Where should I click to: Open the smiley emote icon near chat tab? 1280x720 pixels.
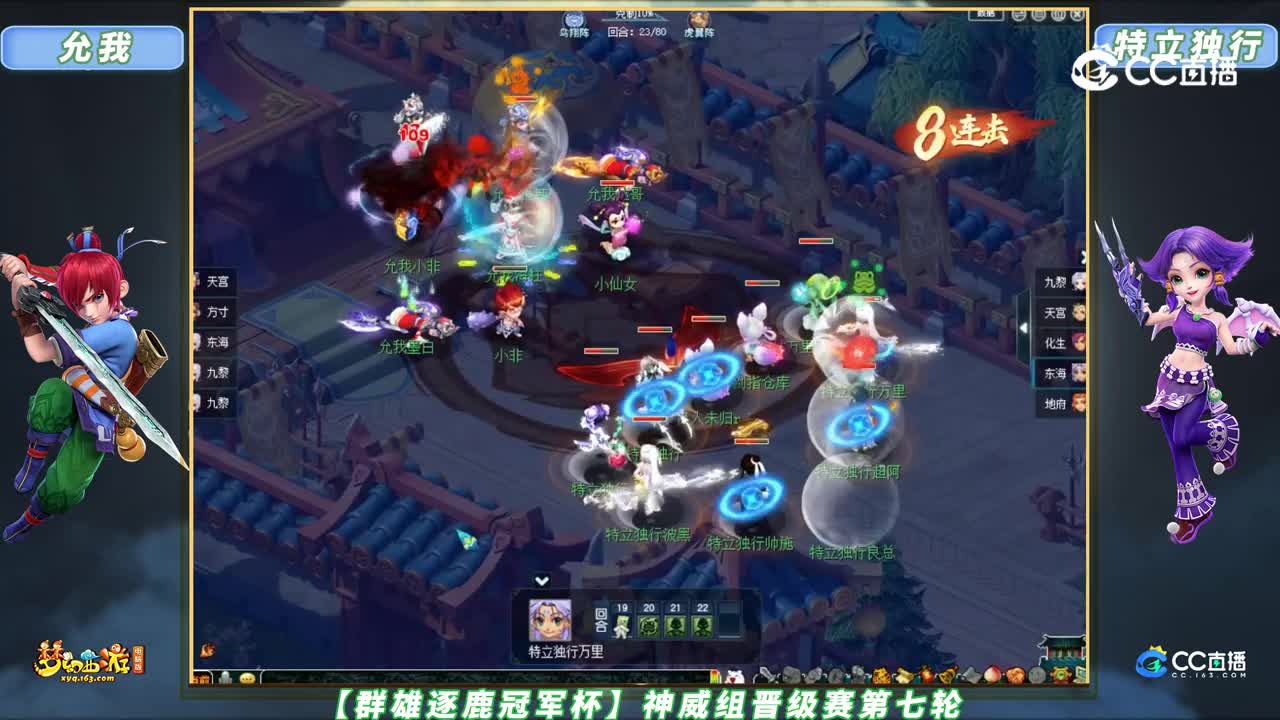[x=246, y=678]
